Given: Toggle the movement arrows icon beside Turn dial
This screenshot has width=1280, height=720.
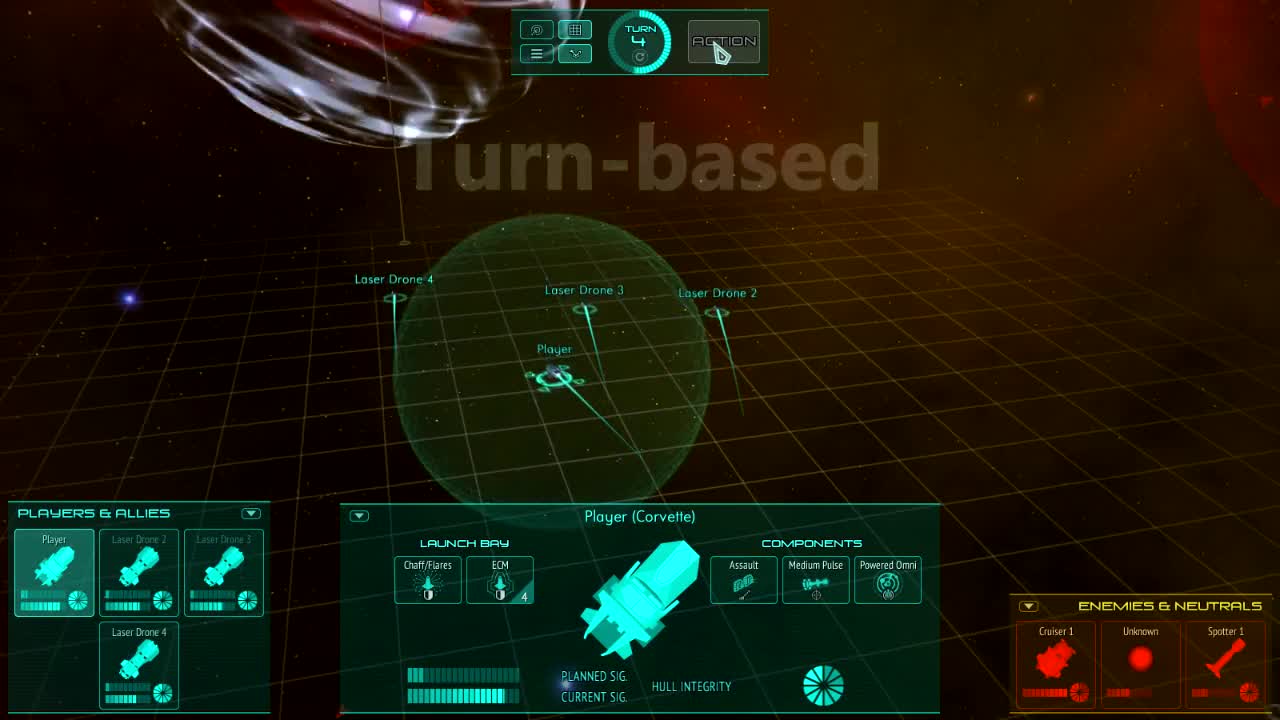Looking at the screenshot, I should [574, 53].
